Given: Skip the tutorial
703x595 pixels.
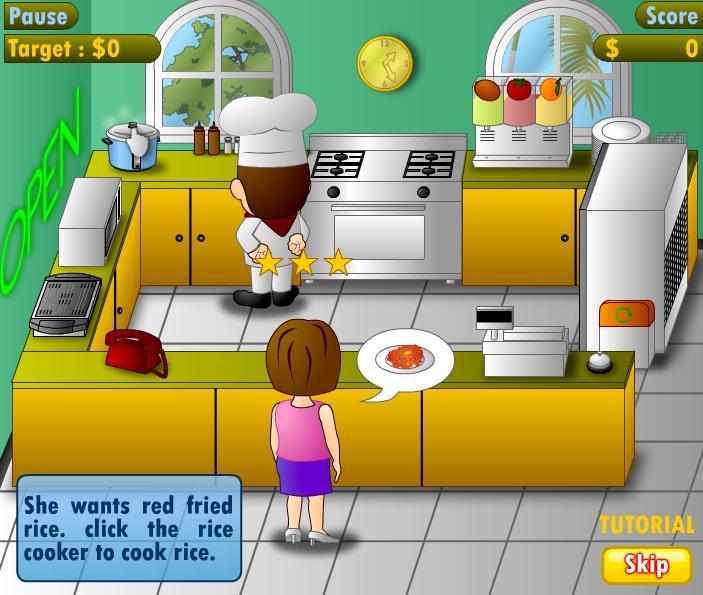Looking at the screenshot, I should pyautogui.click(x=646, y=565).
